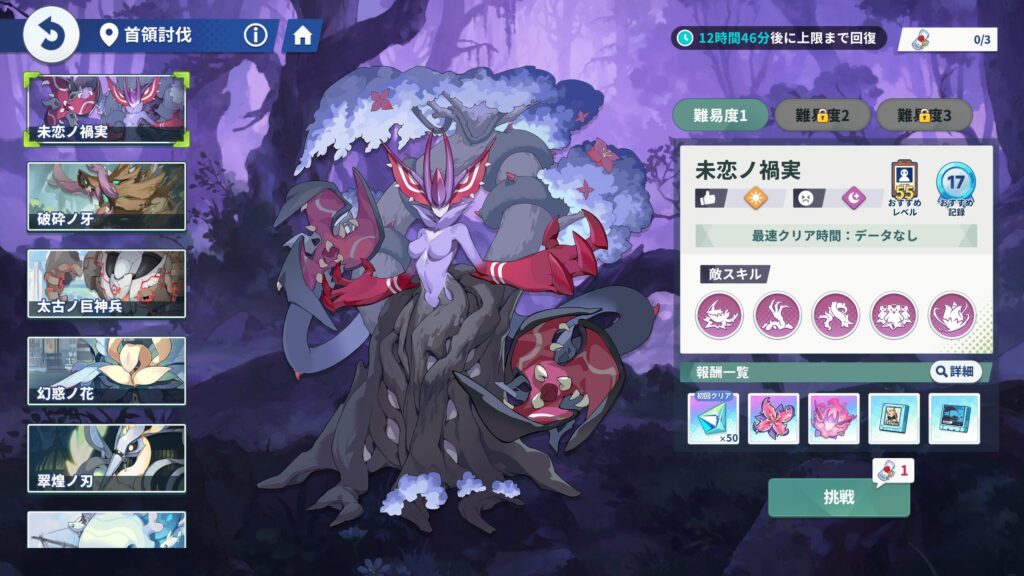
Task: Select the 太古ノ巨神兵 boss entry
Action: pos(106,283)
